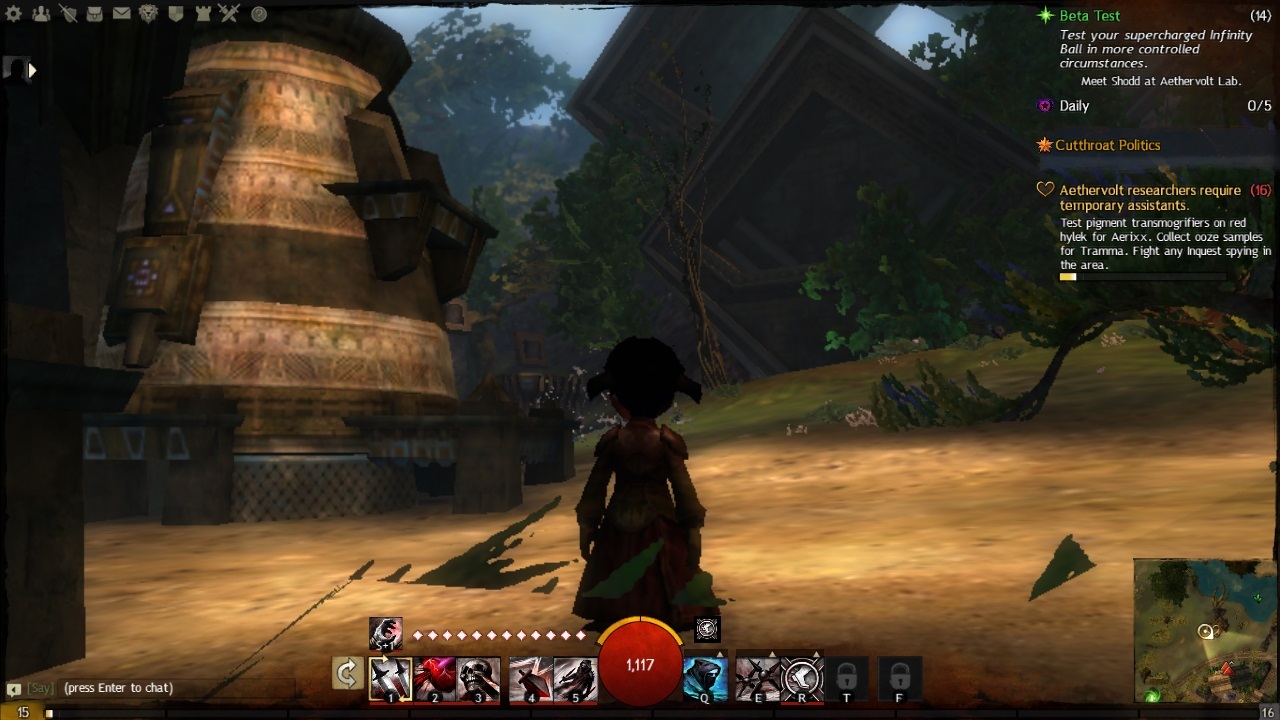Use the blue hooded figure healing skill
The height and width of the screenshot is (720, 1280).
[705, 679]
